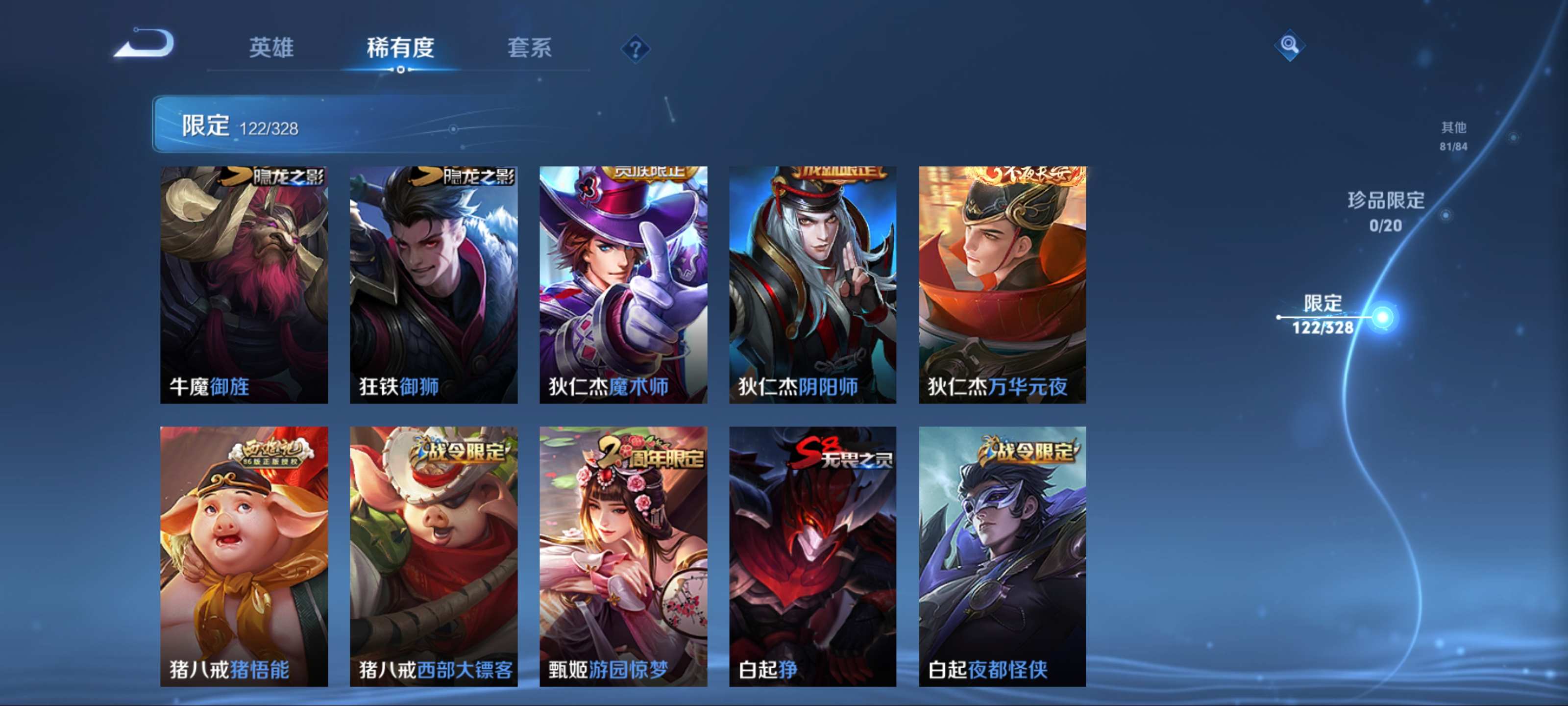The height and width of the screenshot is (706, 1568).
Task: Choose the 白起夜都怪侠 skin card
Action: (x=1002, y=556)
